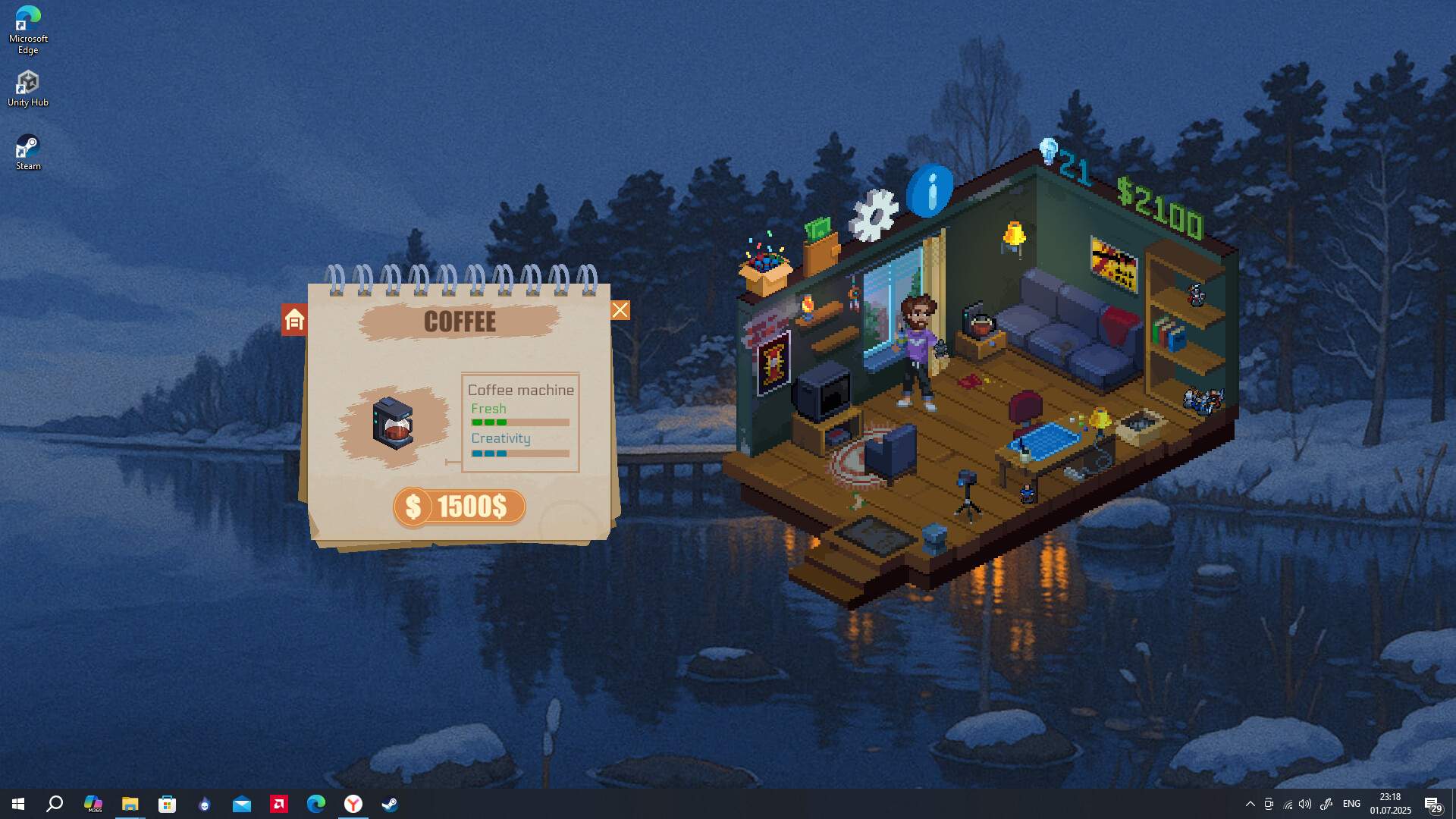This screenshot has height=819, width=1456.
Task: Close the Coffee shop notepad
Action: (x=620, y=310)
